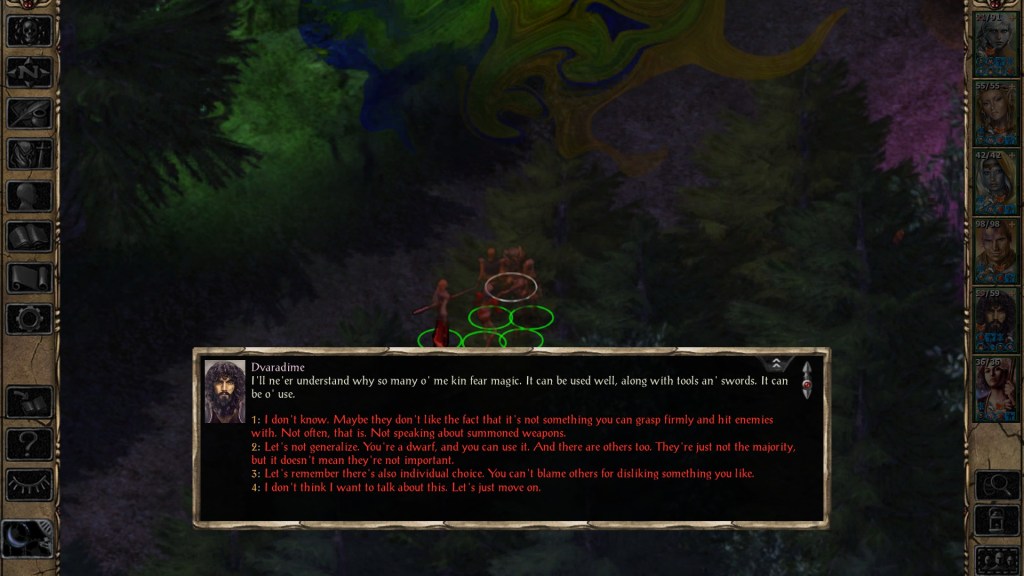Image resolution: width=1024 pixels, height=576 pixels.
Task: Open the area map compass button
Action: [x=29, y=71]
